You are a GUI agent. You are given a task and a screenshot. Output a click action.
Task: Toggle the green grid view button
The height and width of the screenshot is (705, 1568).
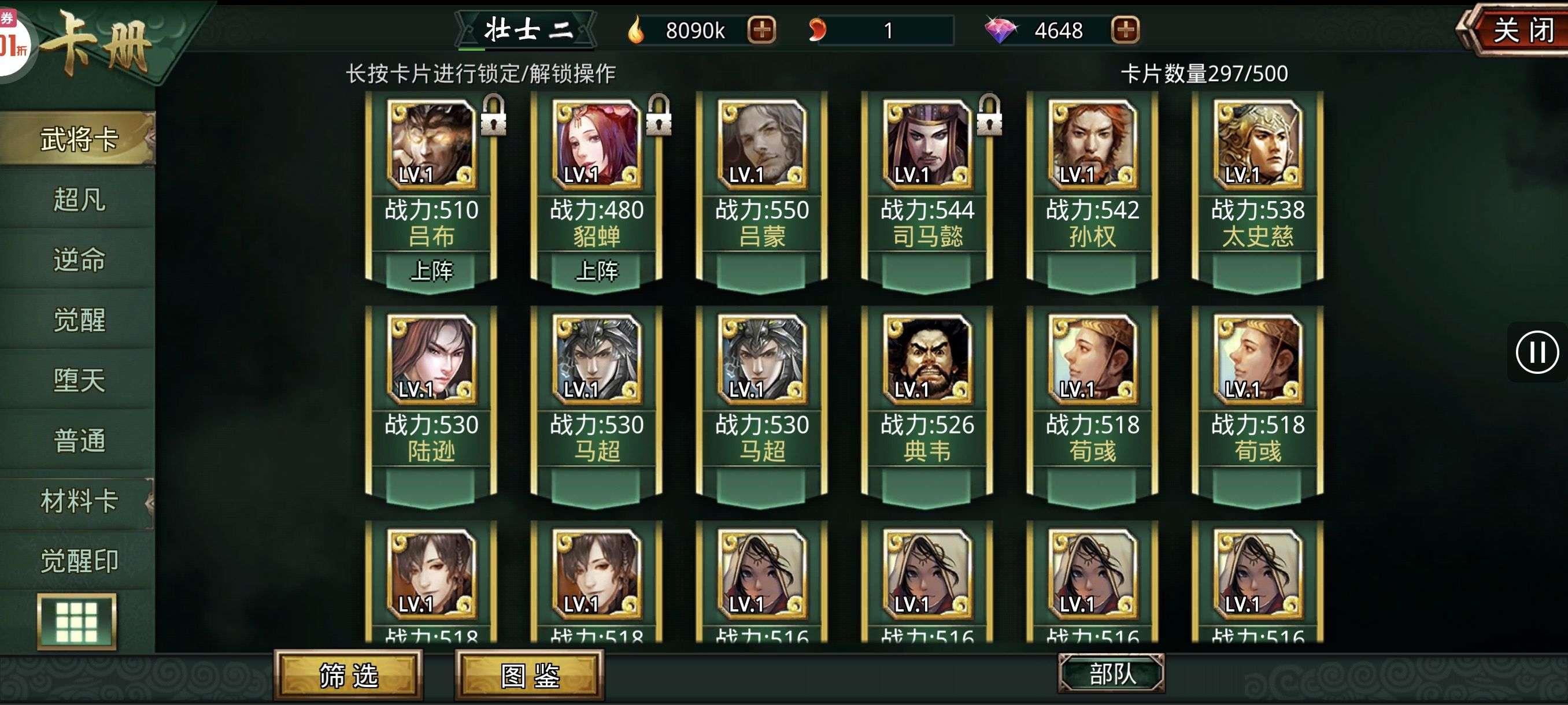click(77, 622)
